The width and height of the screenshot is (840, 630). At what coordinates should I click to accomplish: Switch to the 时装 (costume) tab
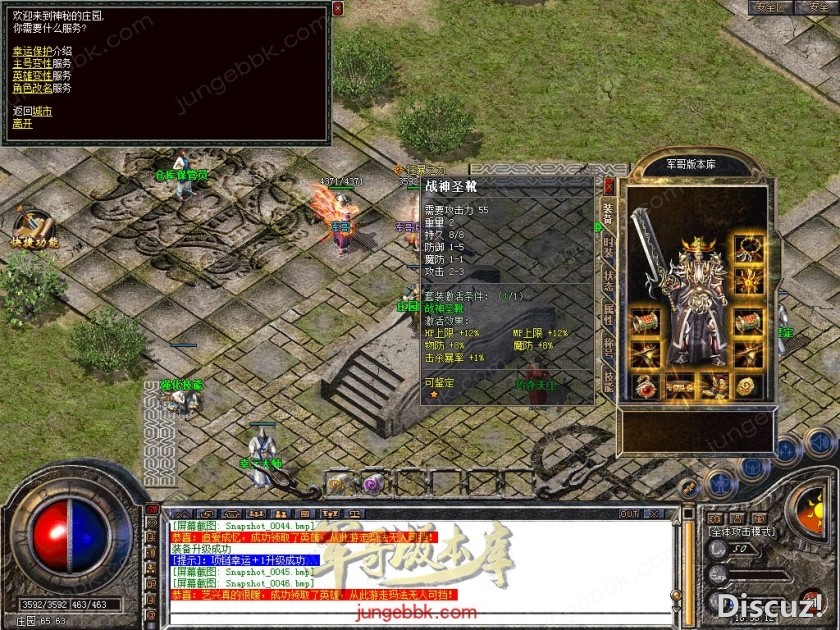click(608, 246)
